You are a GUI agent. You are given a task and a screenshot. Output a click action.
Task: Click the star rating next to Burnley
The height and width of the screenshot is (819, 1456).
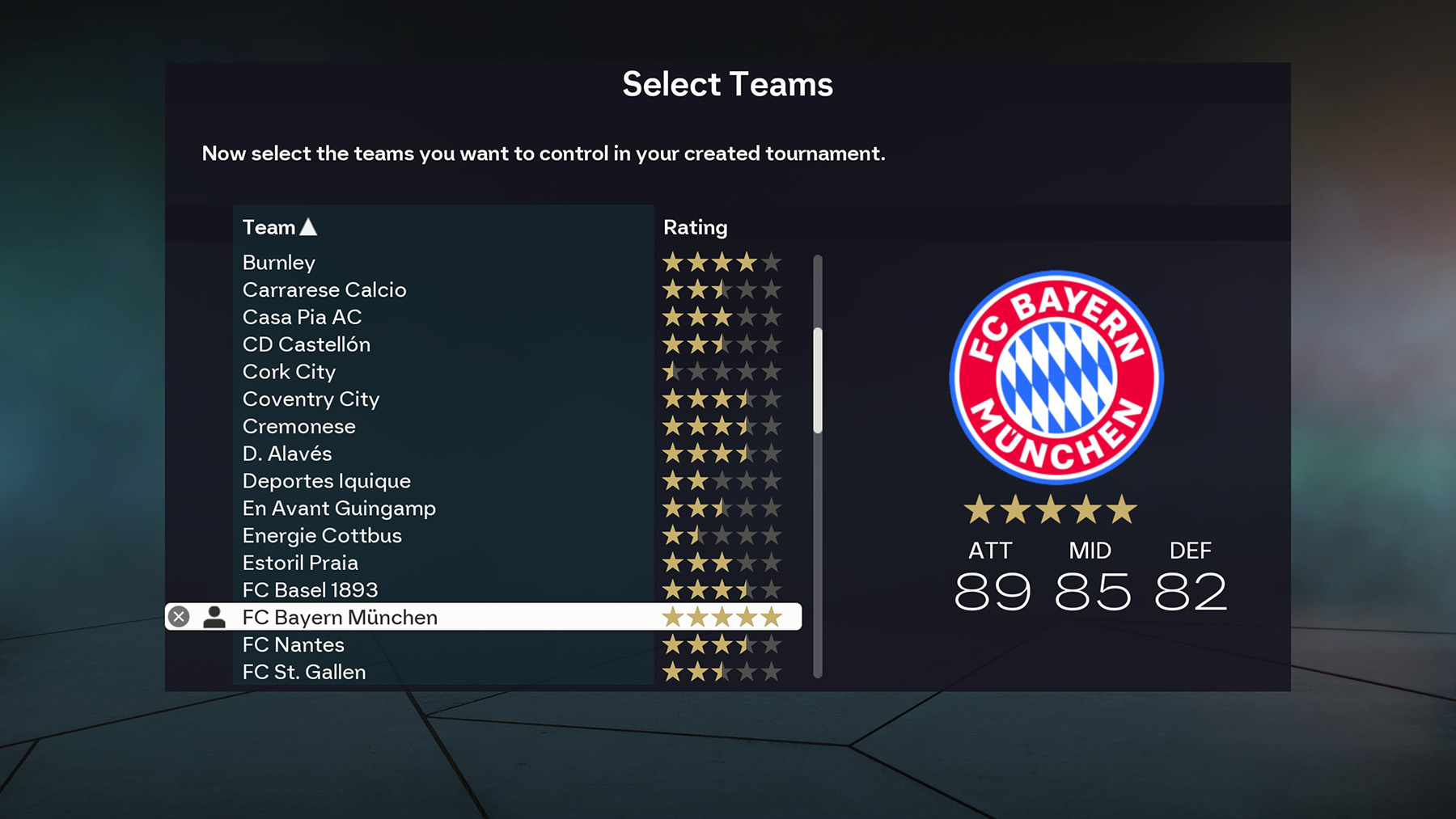[x=722, y=262]
